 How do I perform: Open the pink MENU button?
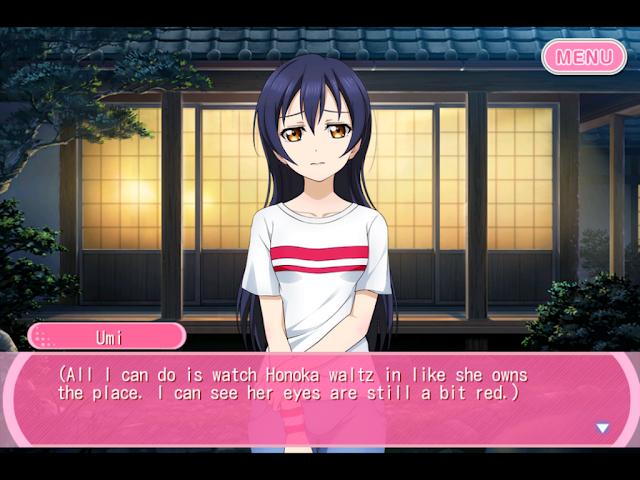(x=584, y=56)
